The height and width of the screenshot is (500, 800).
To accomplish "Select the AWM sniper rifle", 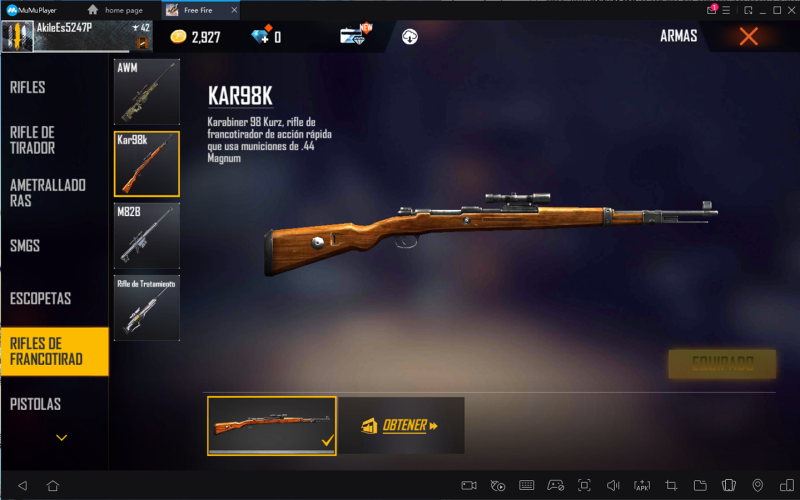I will [x=147, y=93].
